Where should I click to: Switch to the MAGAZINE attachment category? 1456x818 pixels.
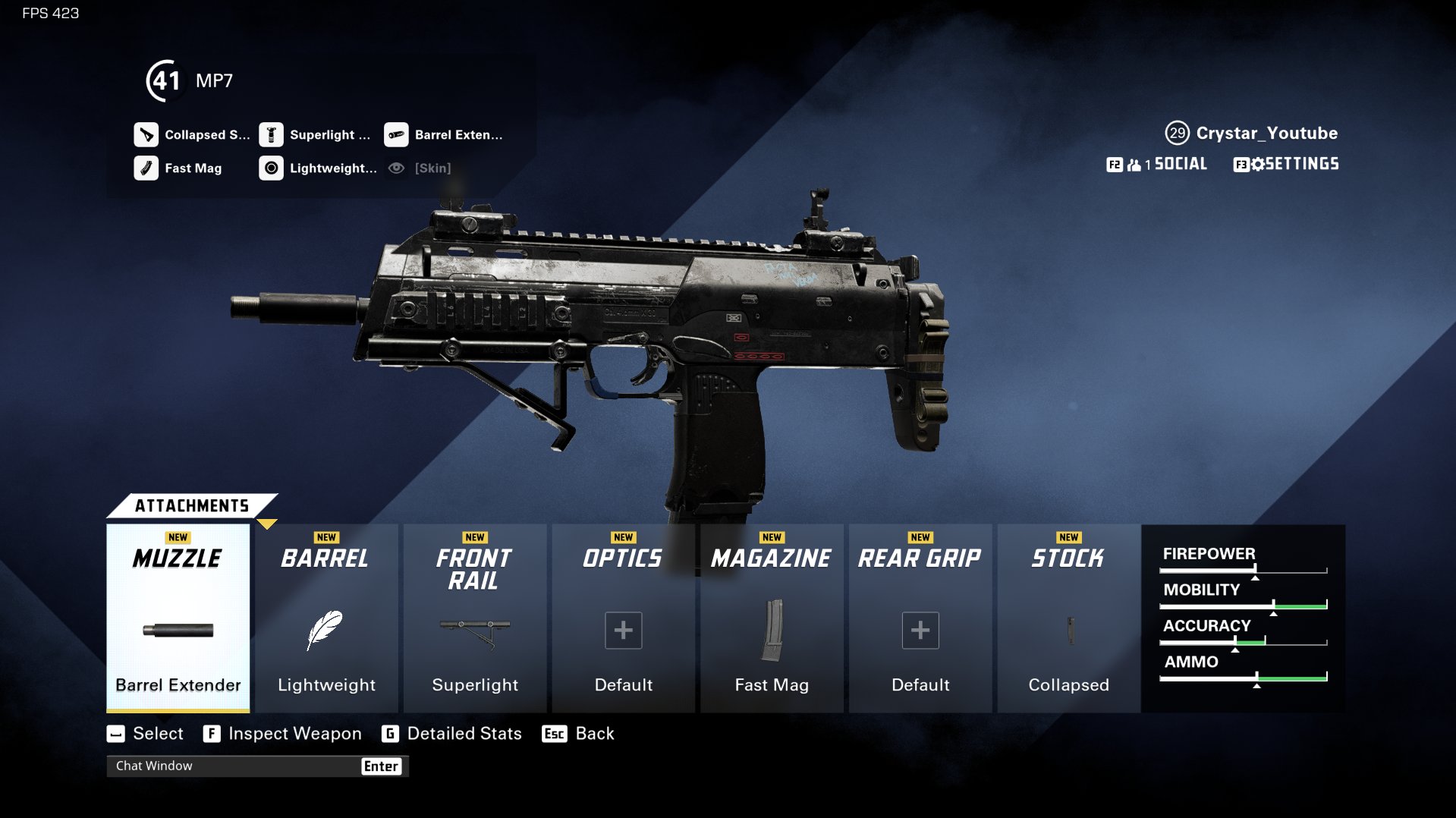[x=771, y=558]
